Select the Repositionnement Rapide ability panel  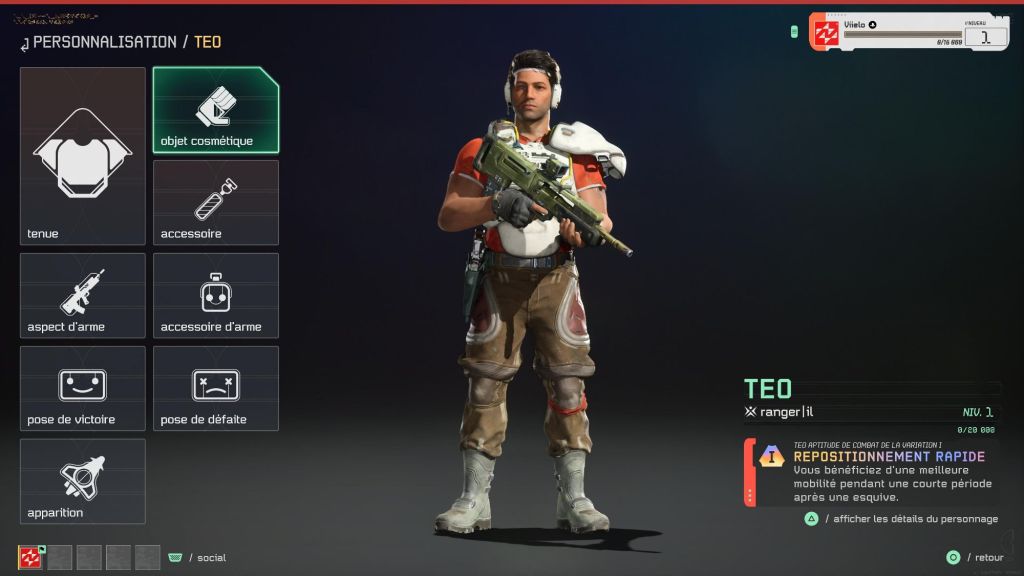coord(875,473)
